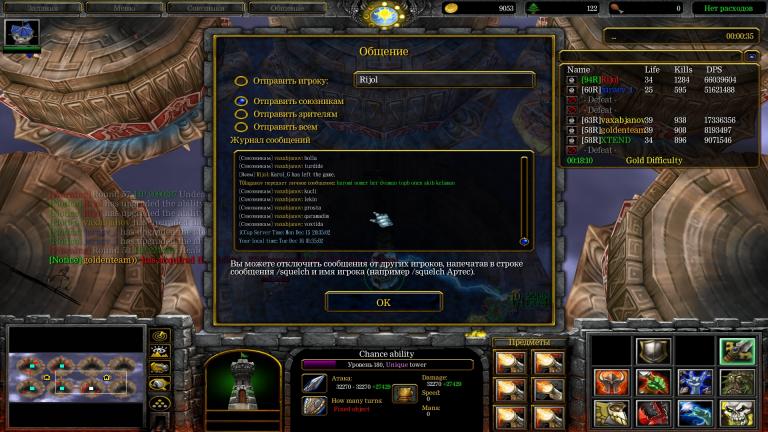Image resolution: width=768 pixels, height=432 pixels.
Task: Click the message log scrollbar
Action: click(524, 200)
